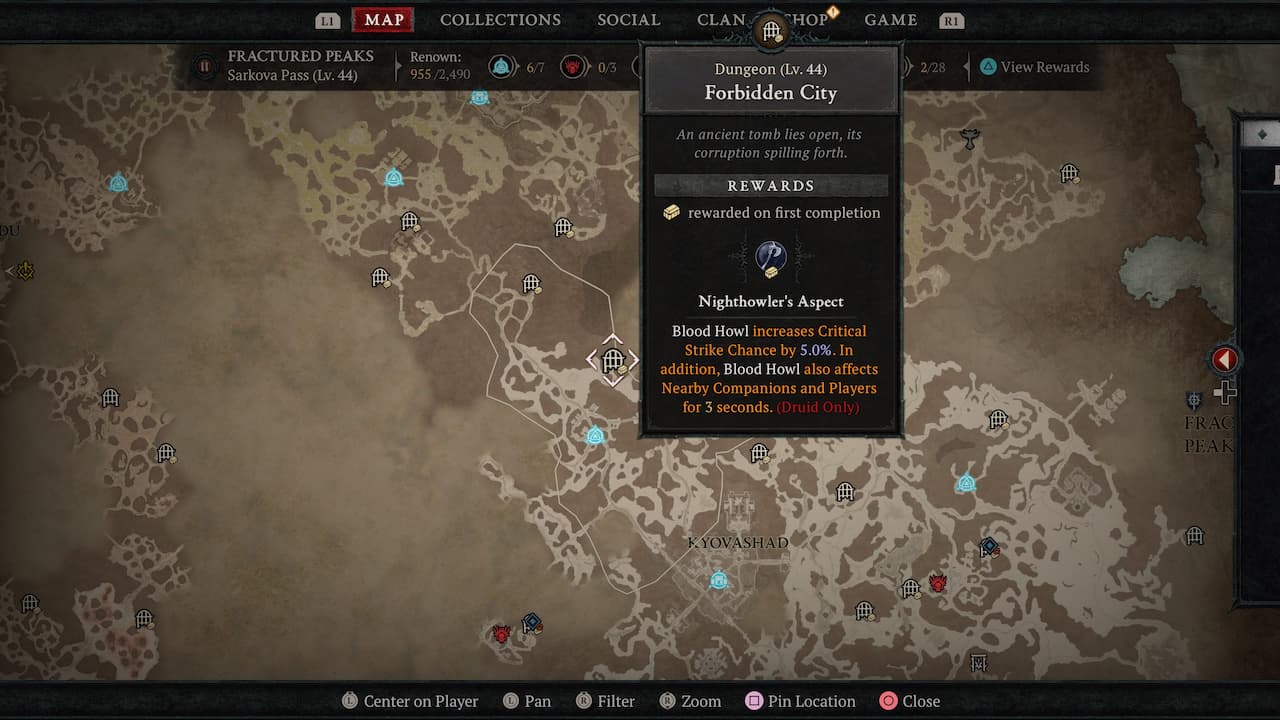Click the waypoint icon below Kyovashad
The height and width of the screenshot is (720, 1280).
point(718,578)
